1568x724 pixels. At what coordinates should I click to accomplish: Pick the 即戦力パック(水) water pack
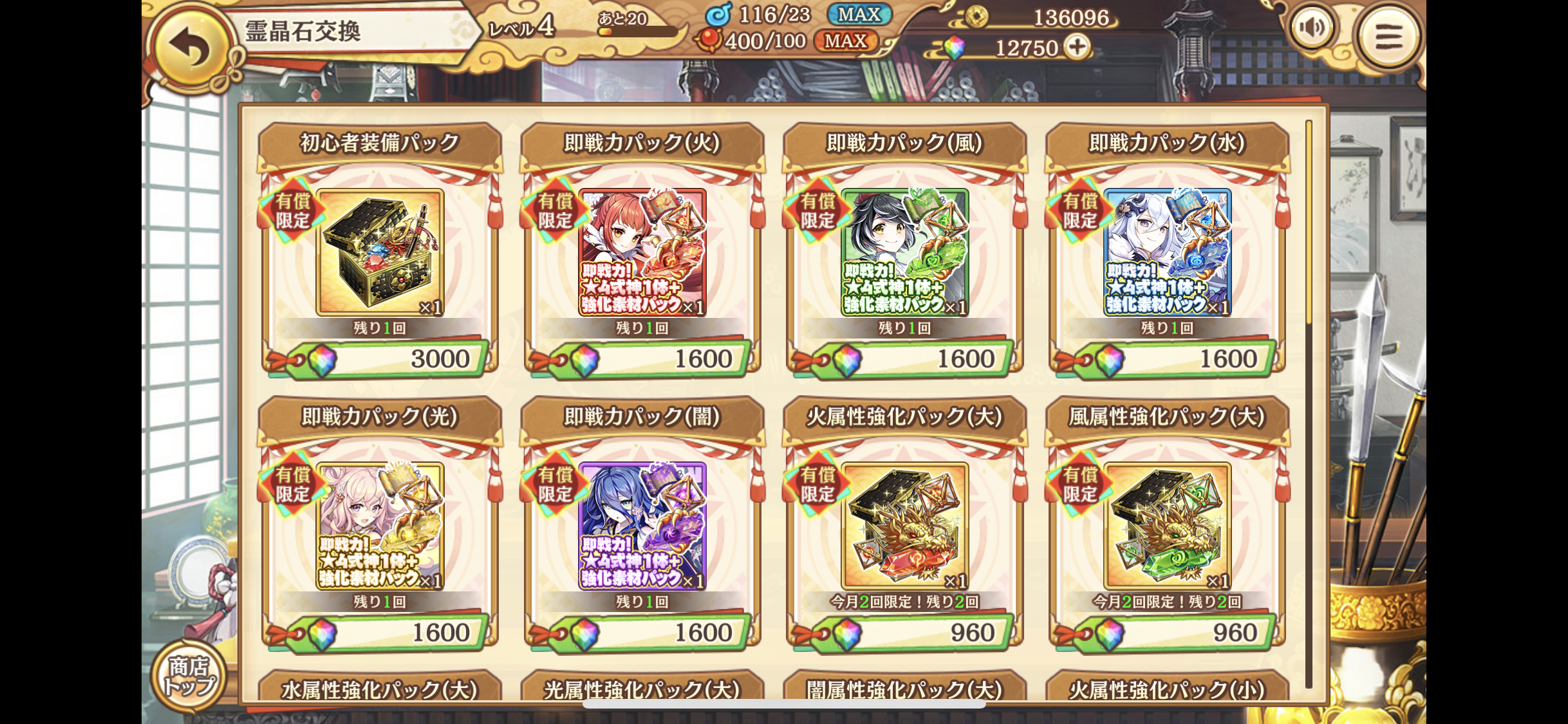click(x=1167, y=252)
